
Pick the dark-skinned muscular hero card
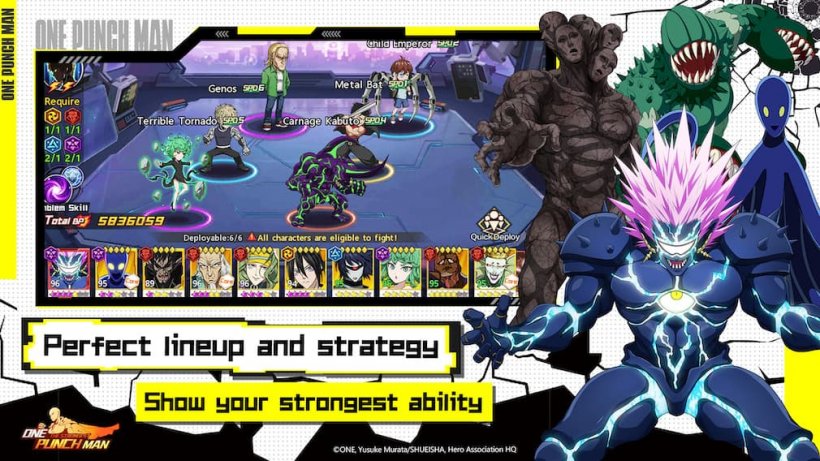447,271
